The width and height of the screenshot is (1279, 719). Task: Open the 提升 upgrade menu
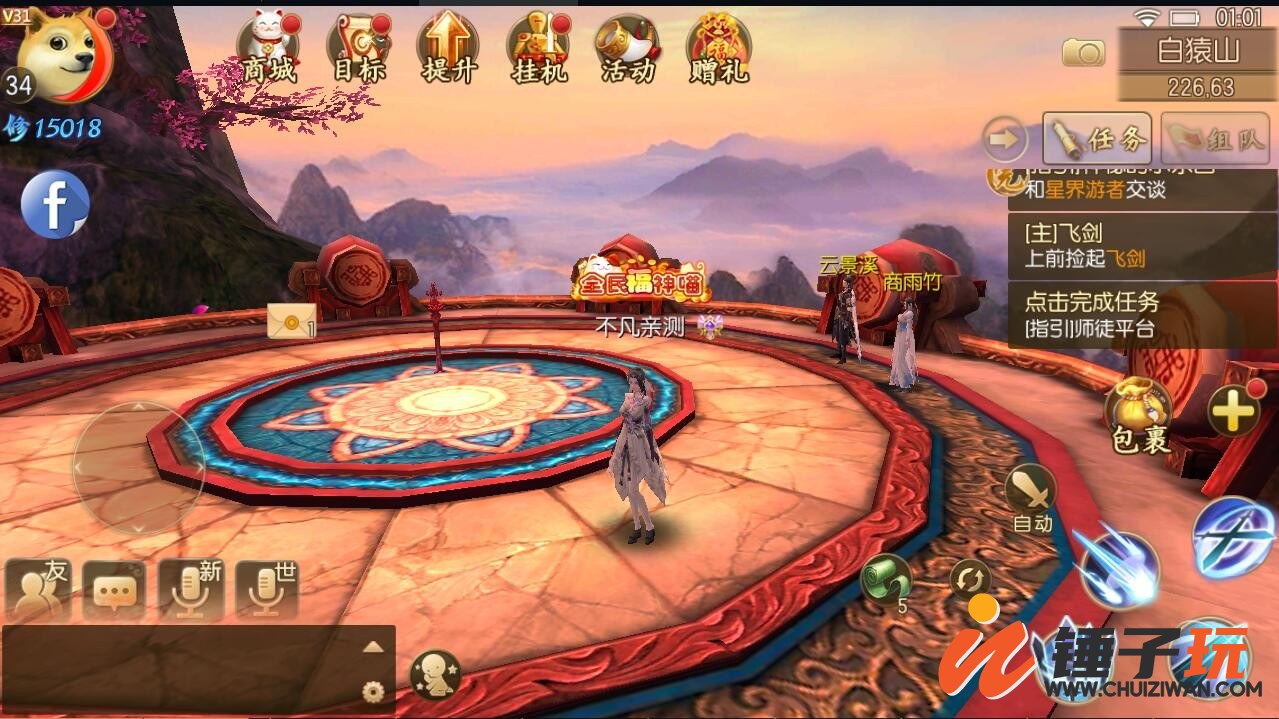[x=448, y=46]
